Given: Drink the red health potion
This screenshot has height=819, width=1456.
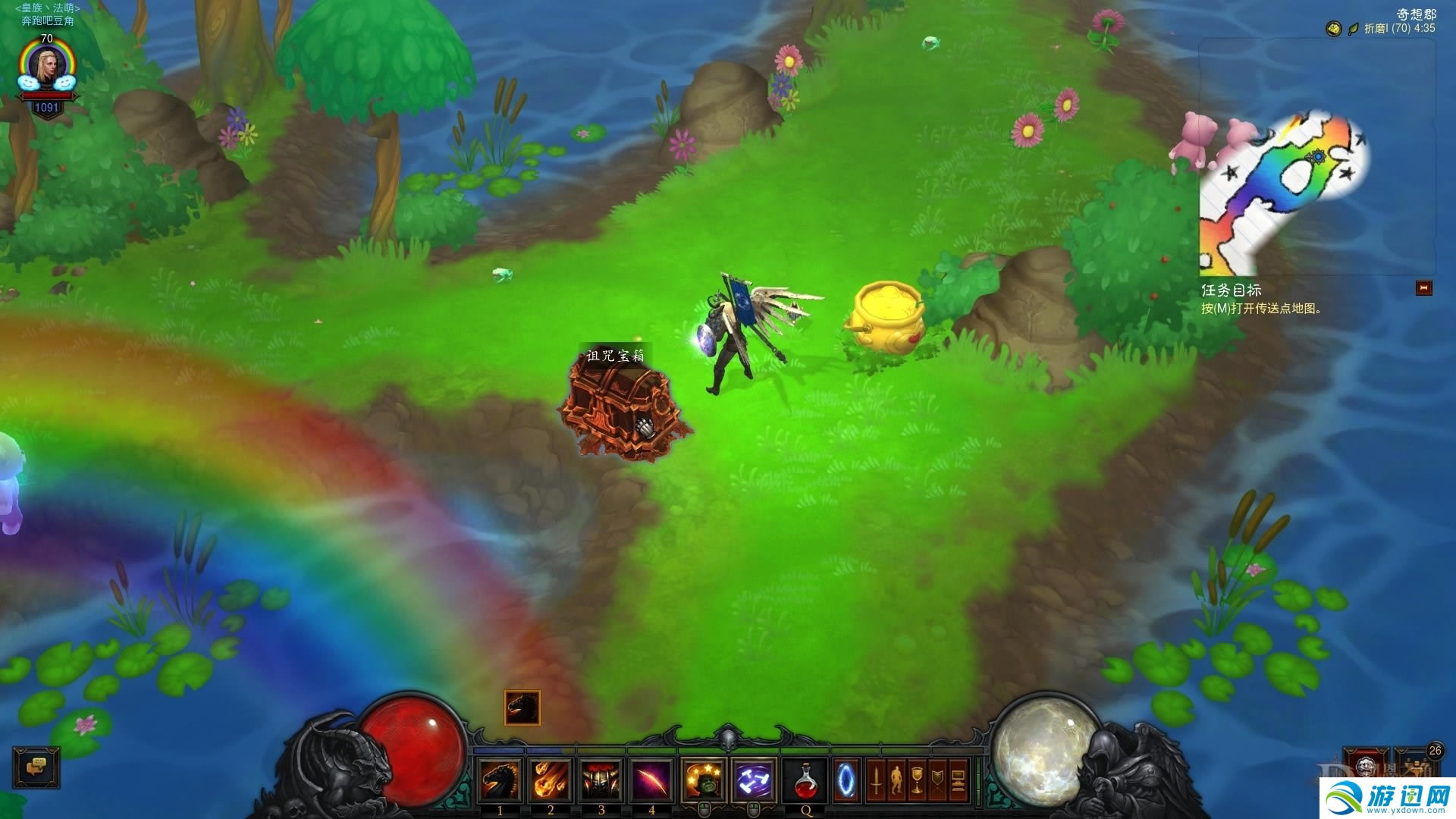Looking at the screenshot, I should coord(805,780).
